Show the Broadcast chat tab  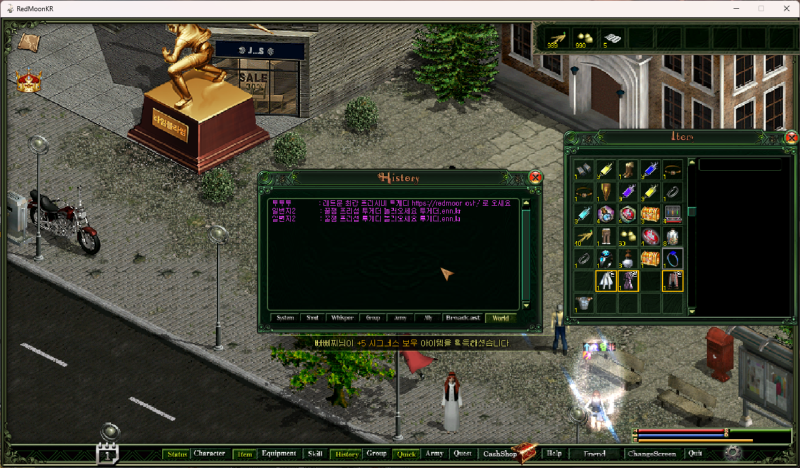tap(463, 318)
